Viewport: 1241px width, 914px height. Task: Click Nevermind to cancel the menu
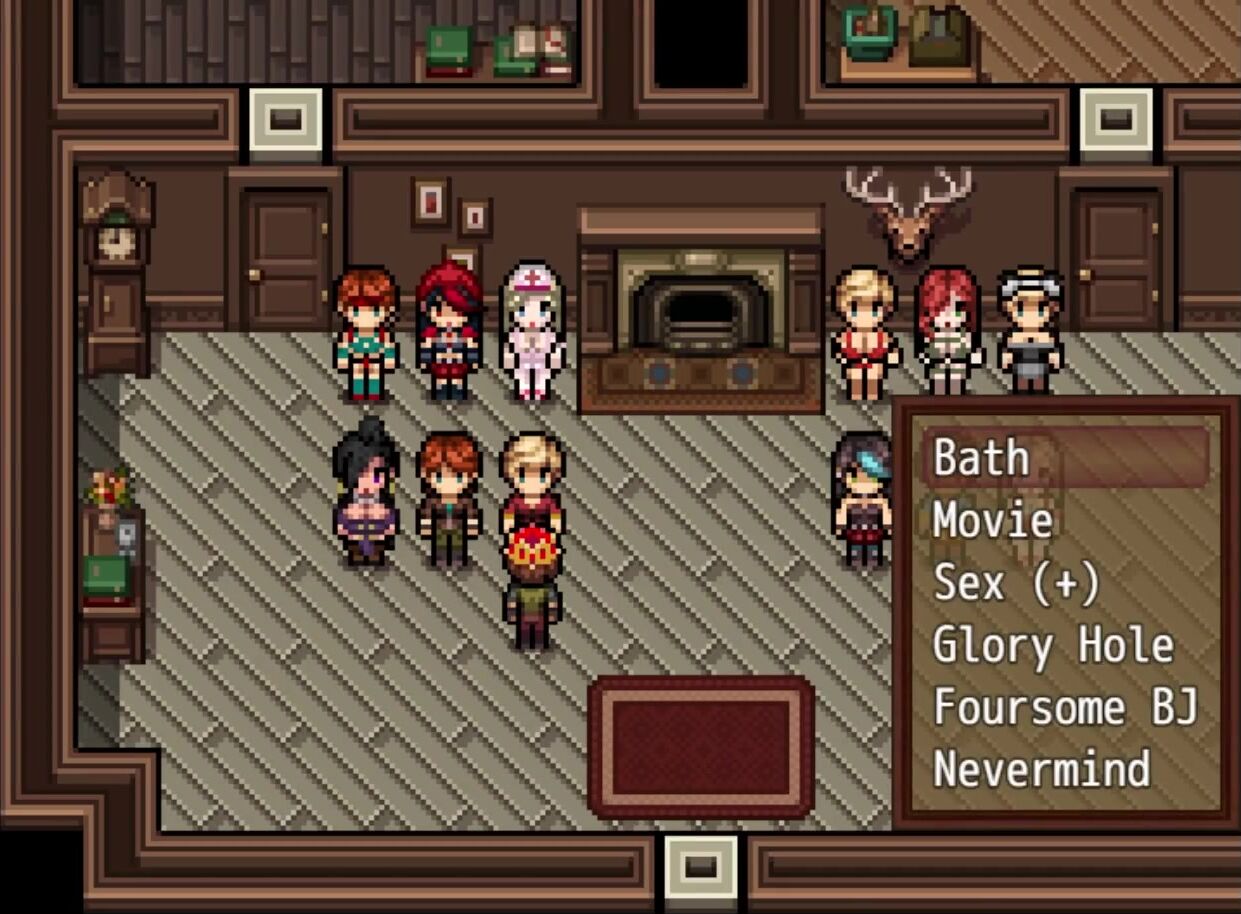(x=1041, y=769)
